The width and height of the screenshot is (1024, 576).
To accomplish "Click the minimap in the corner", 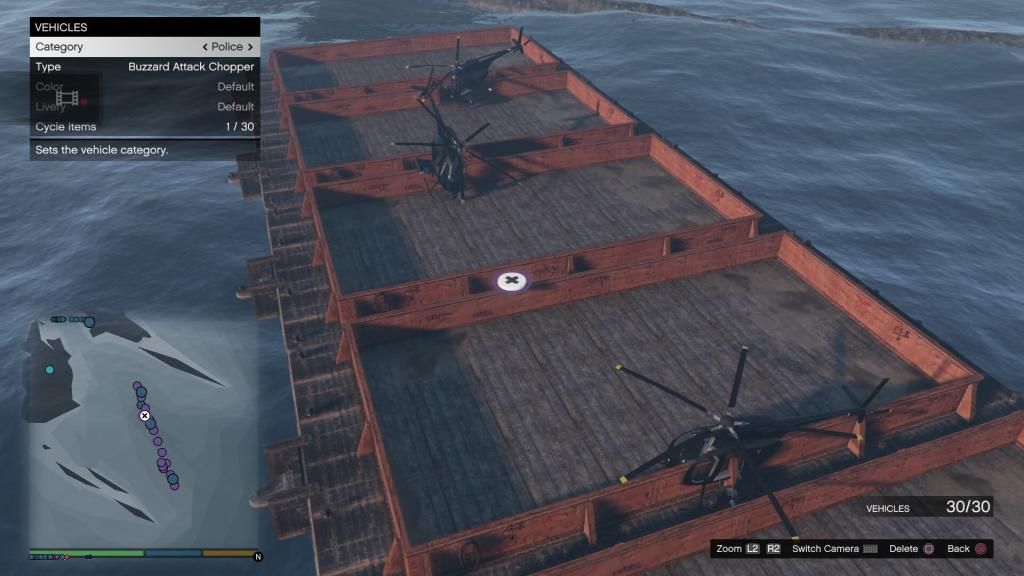I will tap(144, 428).
